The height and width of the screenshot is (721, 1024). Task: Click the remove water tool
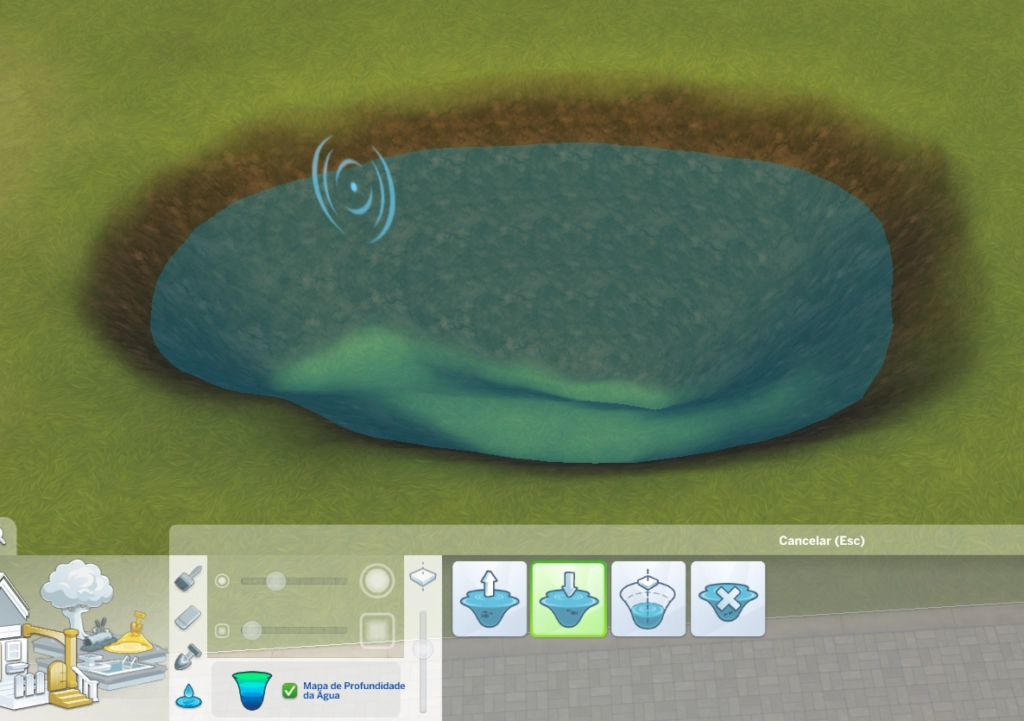[x=728, y=599]
